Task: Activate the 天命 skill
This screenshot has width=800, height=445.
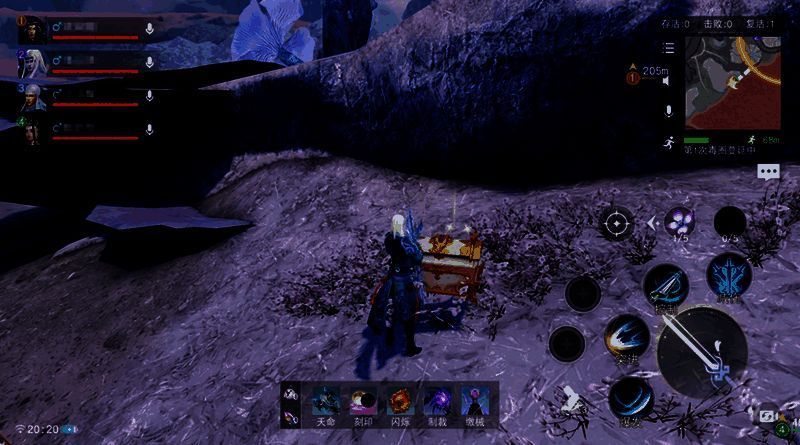Action: point(326,402)
